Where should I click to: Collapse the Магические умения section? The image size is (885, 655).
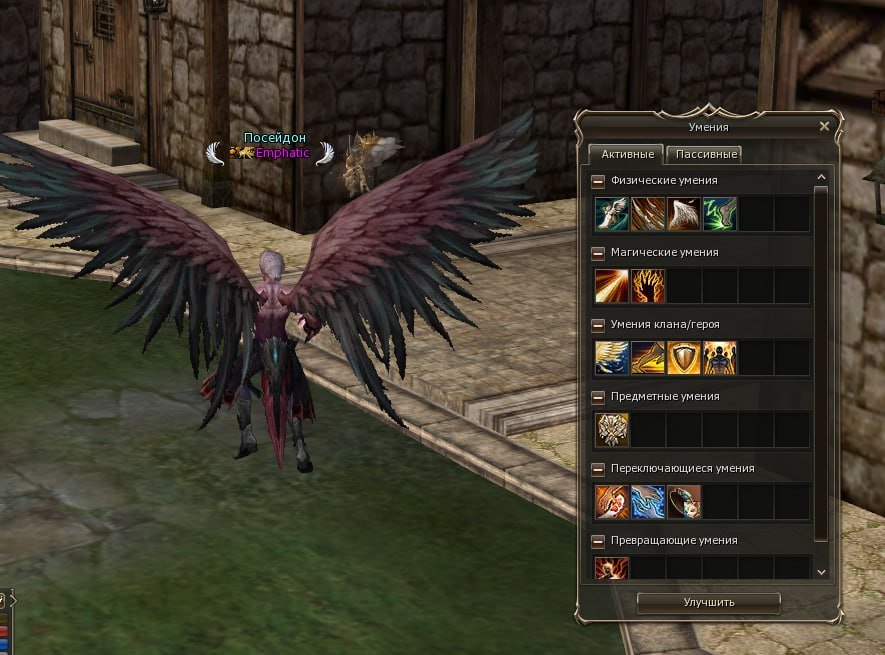[598, 253]
